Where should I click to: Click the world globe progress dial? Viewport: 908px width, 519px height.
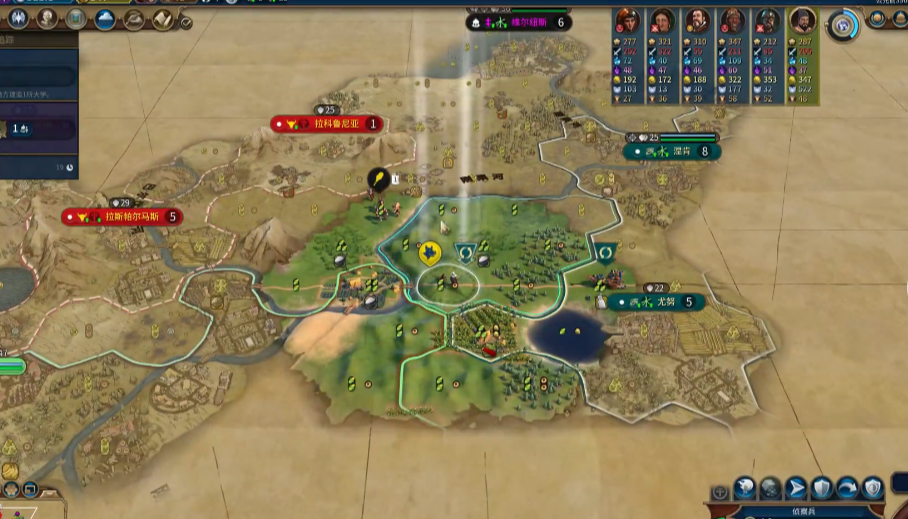(x=845, y=23)
